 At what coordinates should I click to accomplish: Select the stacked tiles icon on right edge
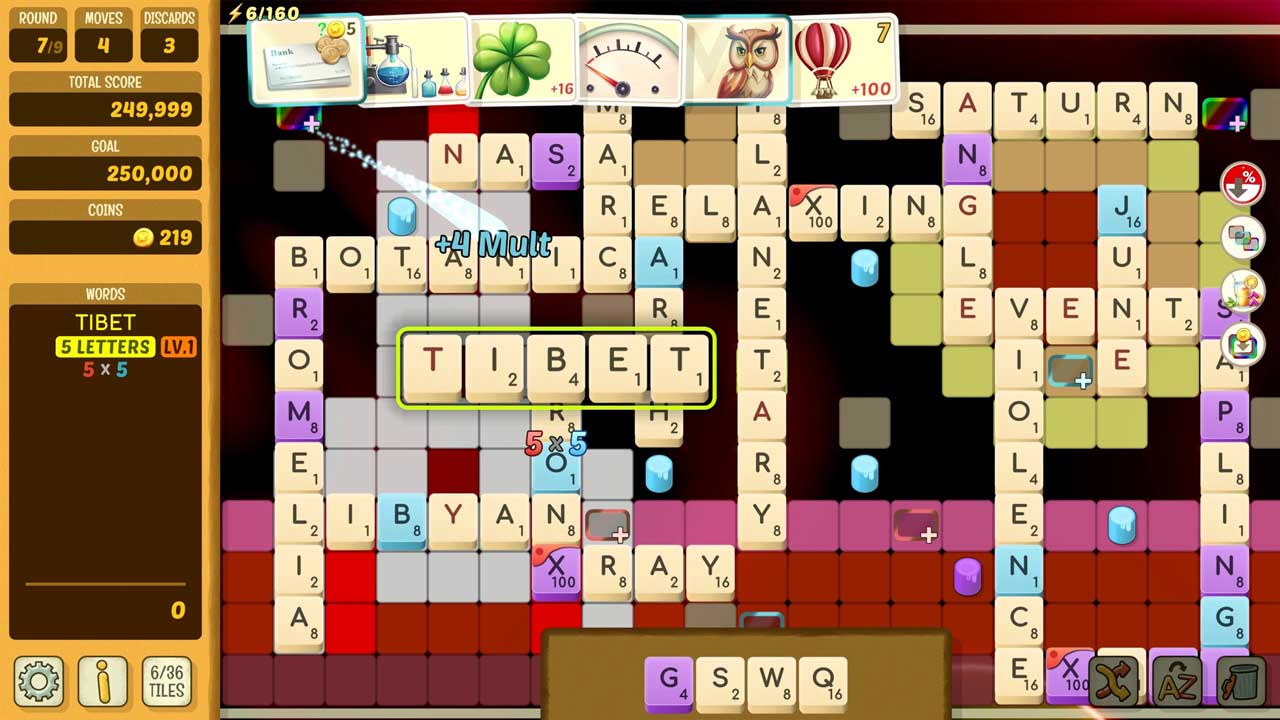[1243, 238]
